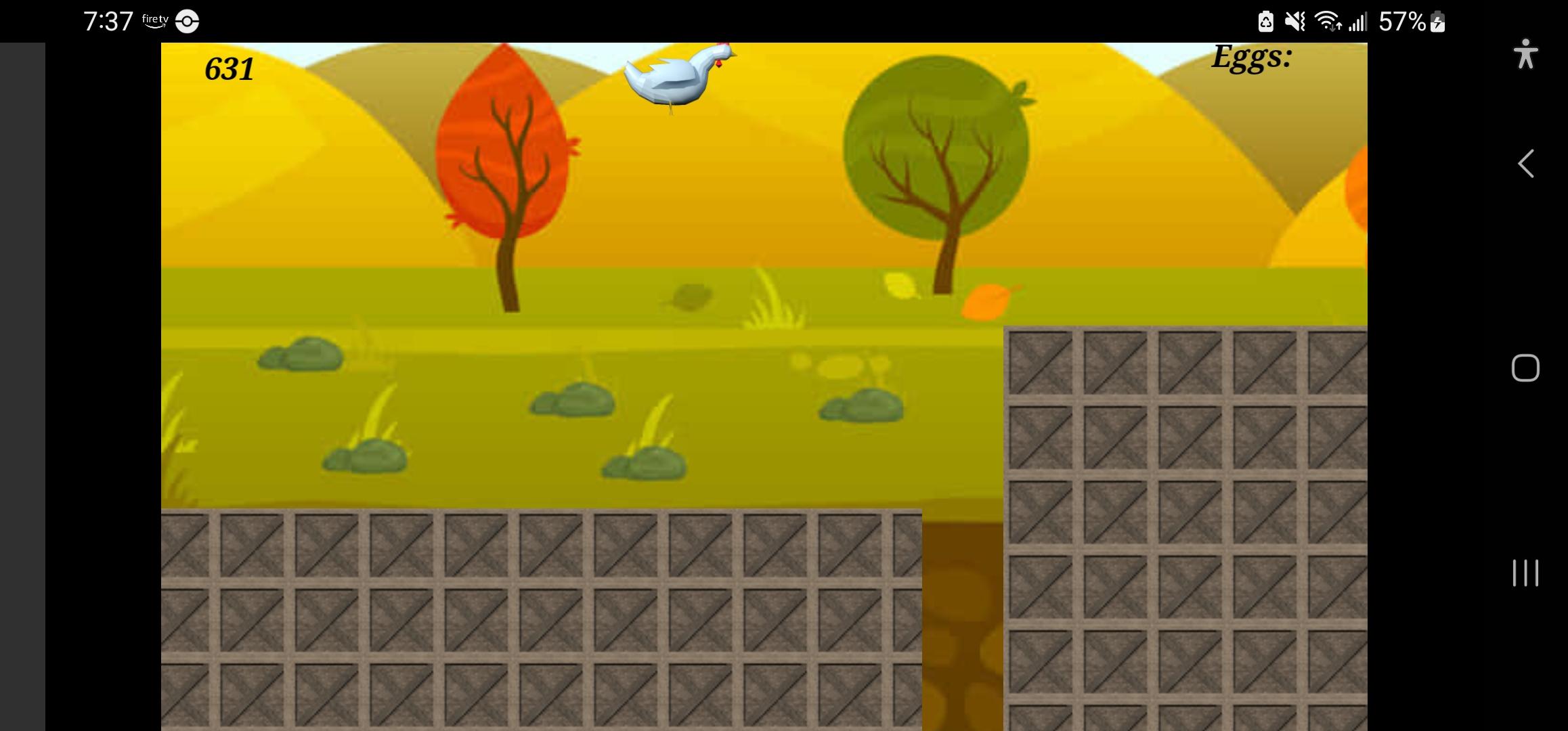The height and width of the screenshot is (731, 1568).
Task: Tap the Eggs counter label
Action: tap(1252, 58)
